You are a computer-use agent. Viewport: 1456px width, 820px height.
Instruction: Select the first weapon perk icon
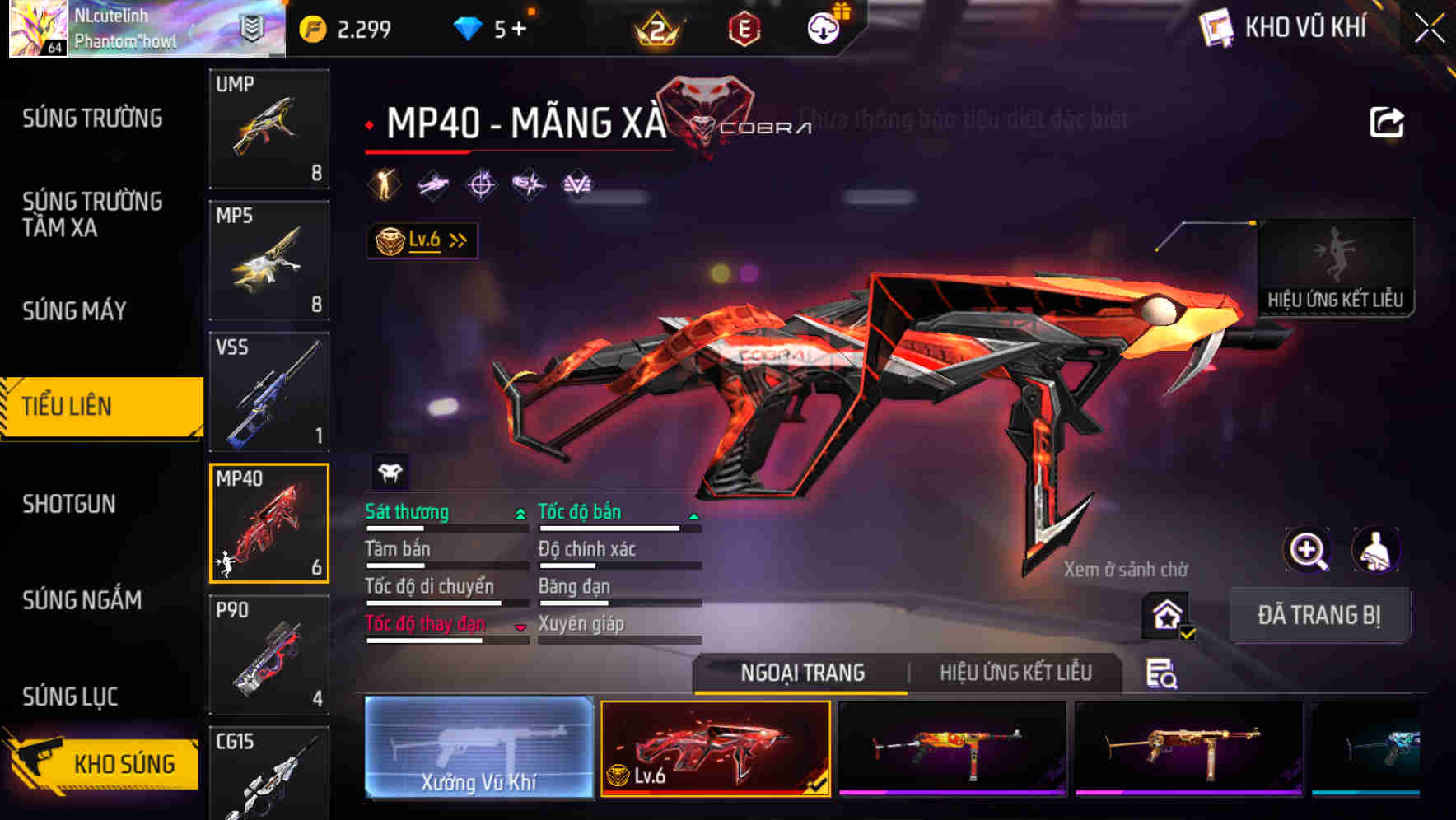point(382,183)
